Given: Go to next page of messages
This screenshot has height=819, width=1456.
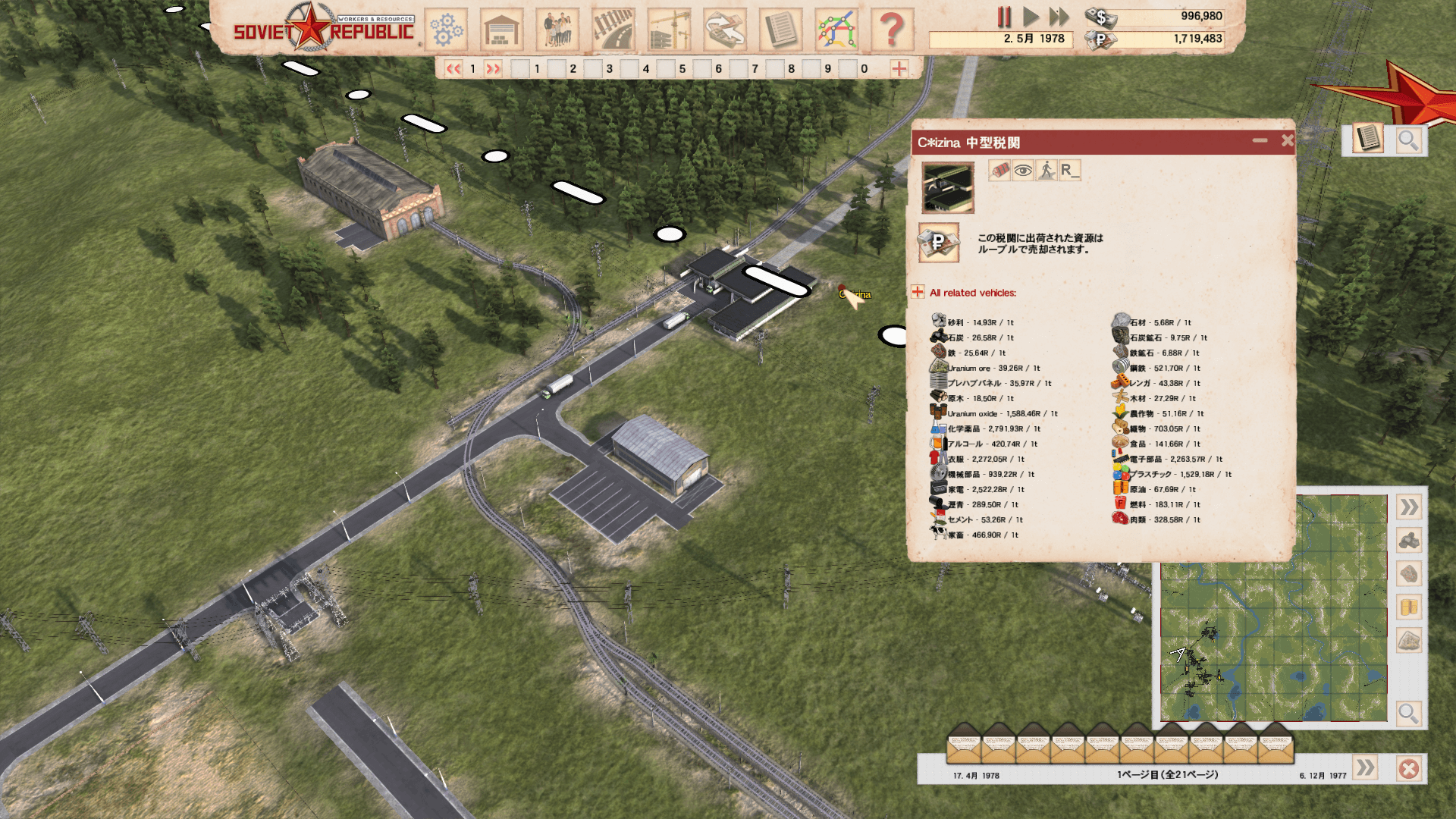Looking at the screenshot, I should 1365,768.
